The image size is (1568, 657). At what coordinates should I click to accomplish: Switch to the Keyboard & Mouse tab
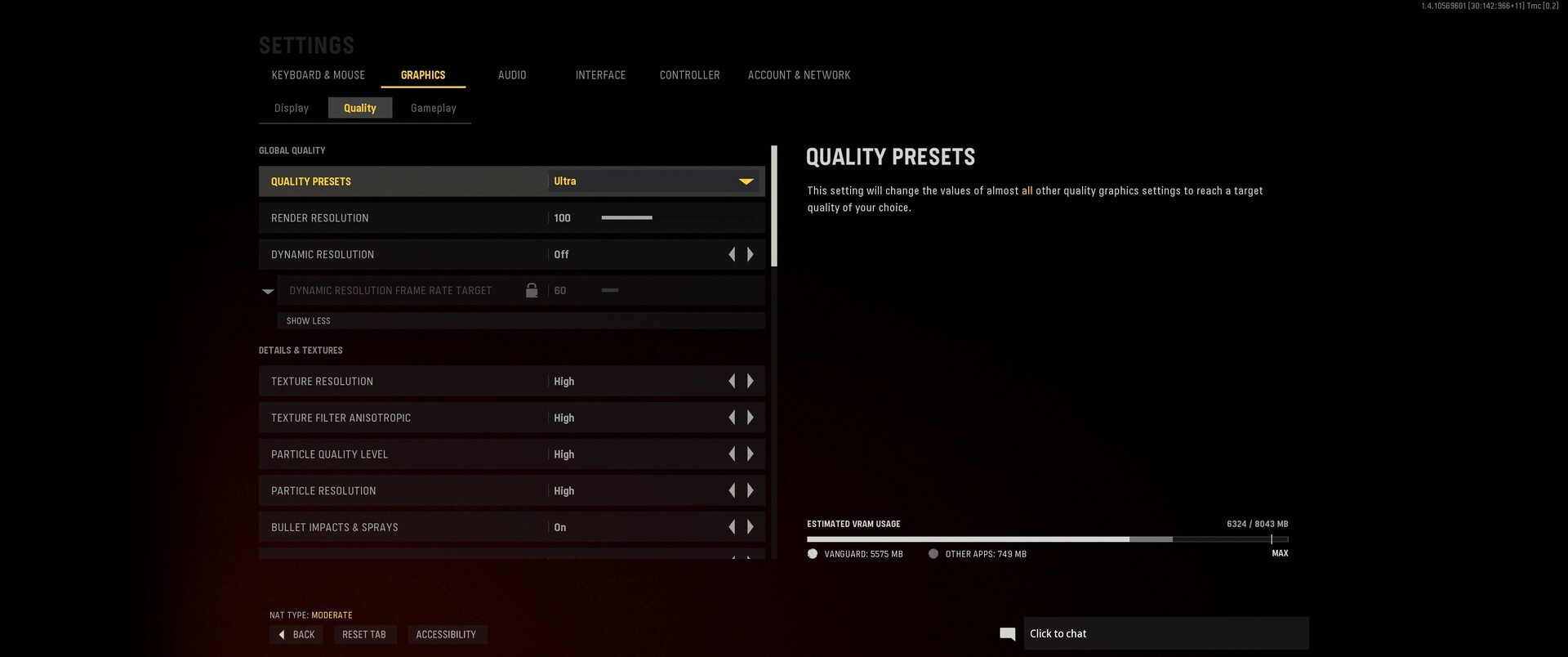pyautogui.click(x=318, y=75)
